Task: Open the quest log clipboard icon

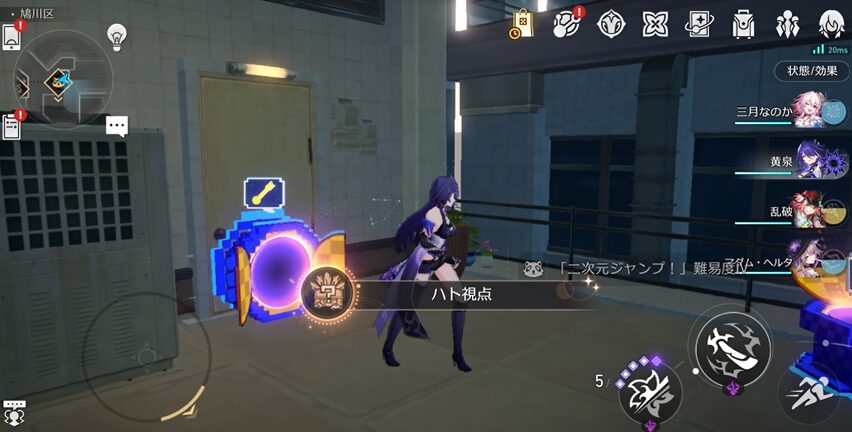Action: click(12, 127)
